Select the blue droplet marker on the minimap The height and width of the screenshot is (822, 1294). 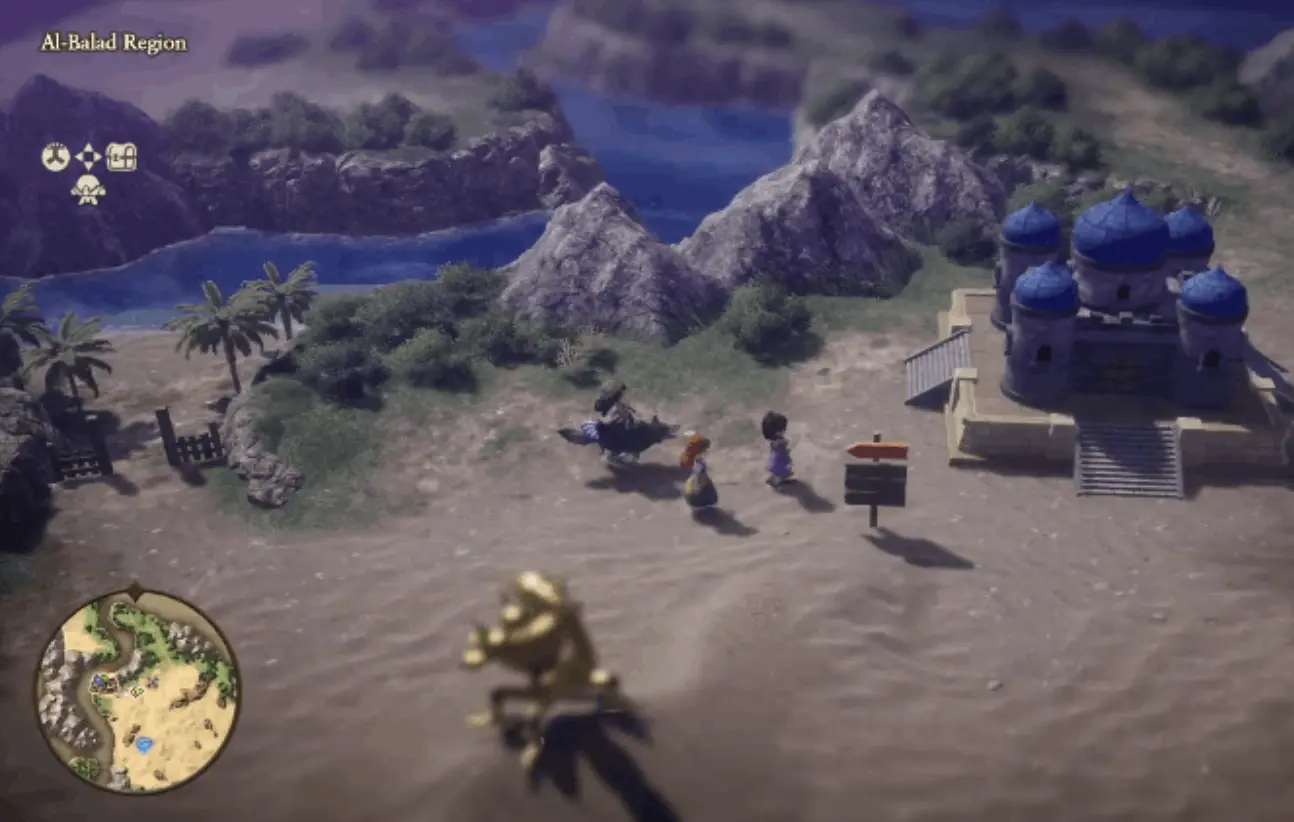coord(144,744)
